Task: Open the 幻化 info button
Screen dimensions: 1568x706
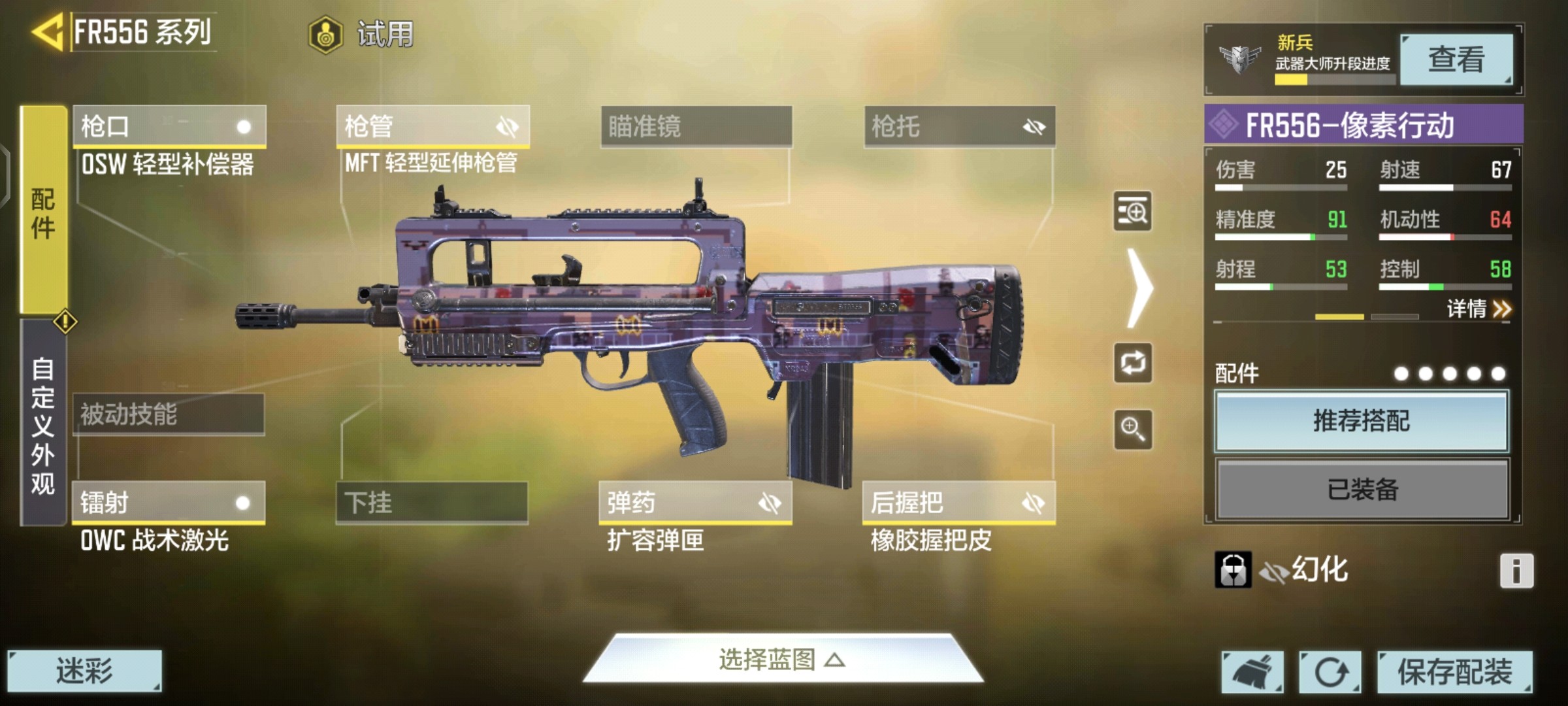Action: point(1516,571)
